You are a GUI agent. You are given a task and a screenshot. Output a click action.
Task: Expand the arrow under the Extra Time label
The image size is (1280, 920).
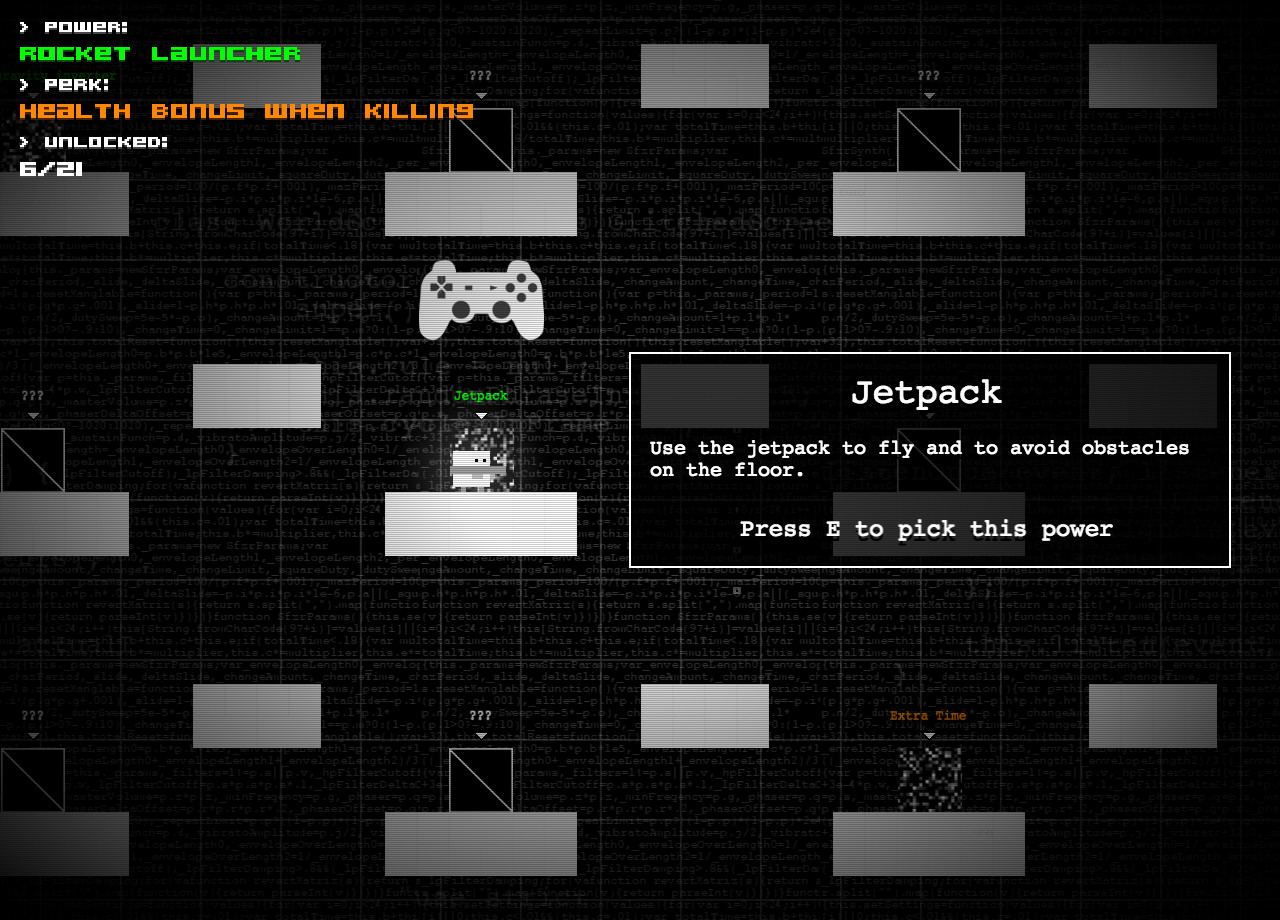[929, 735]
